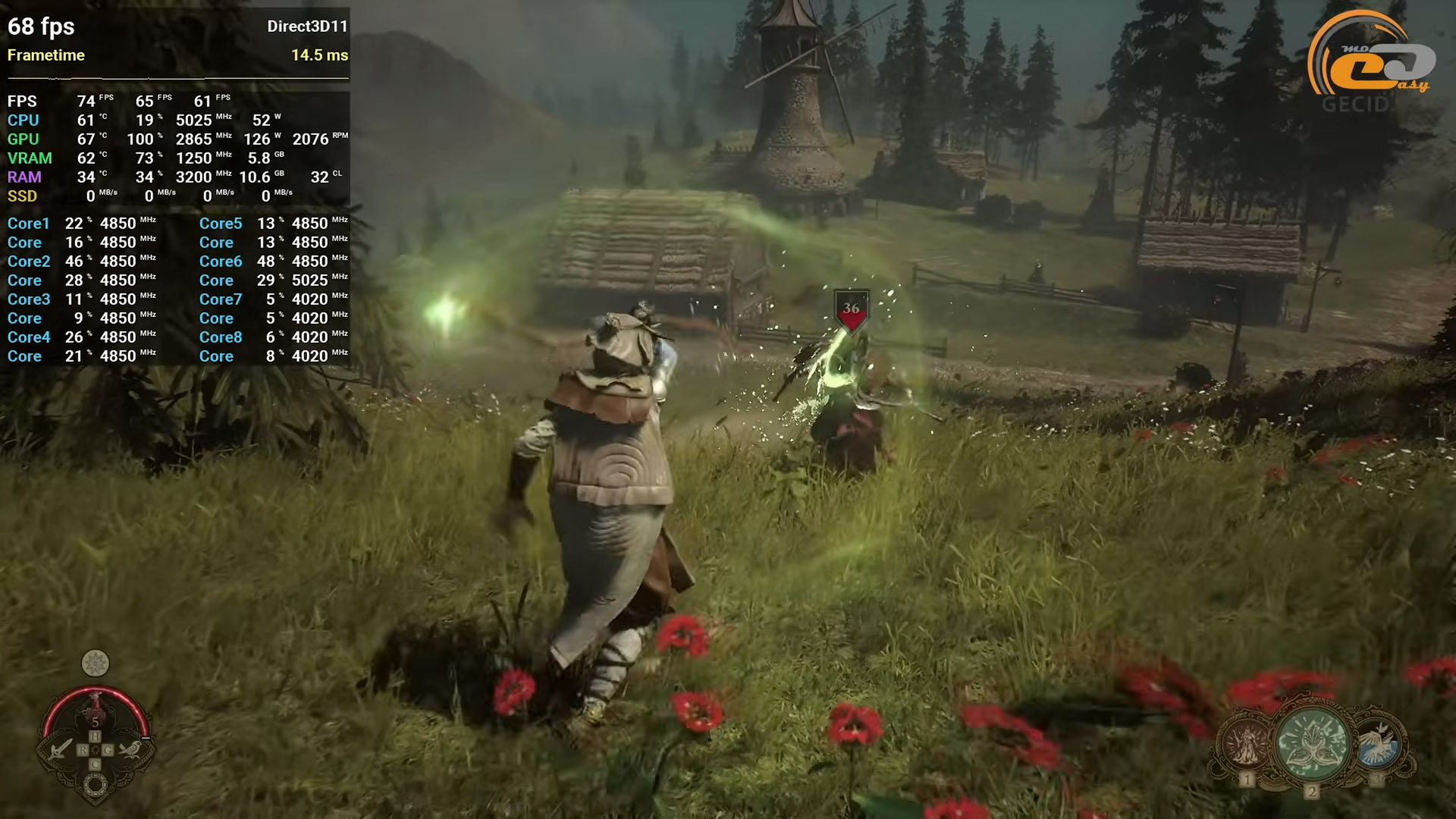The height and width of the screenshot is (819, 1456).
Task: Activate the ring-shaped slot below the cross
Action: pos(96,786)
